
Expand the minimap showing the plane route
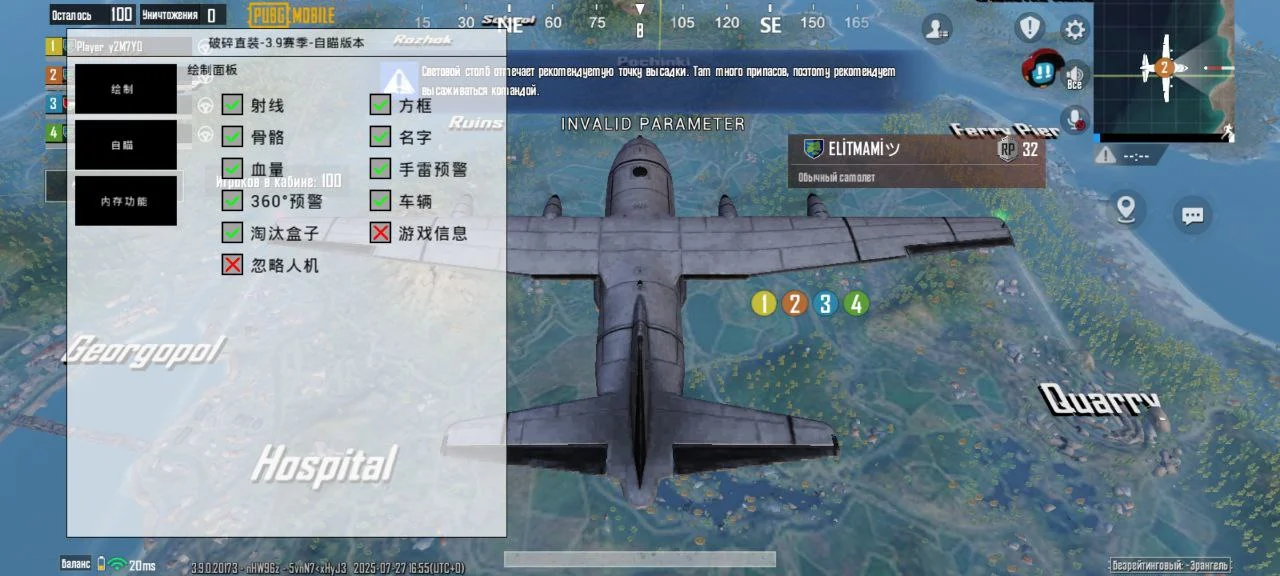[1164, 68]
